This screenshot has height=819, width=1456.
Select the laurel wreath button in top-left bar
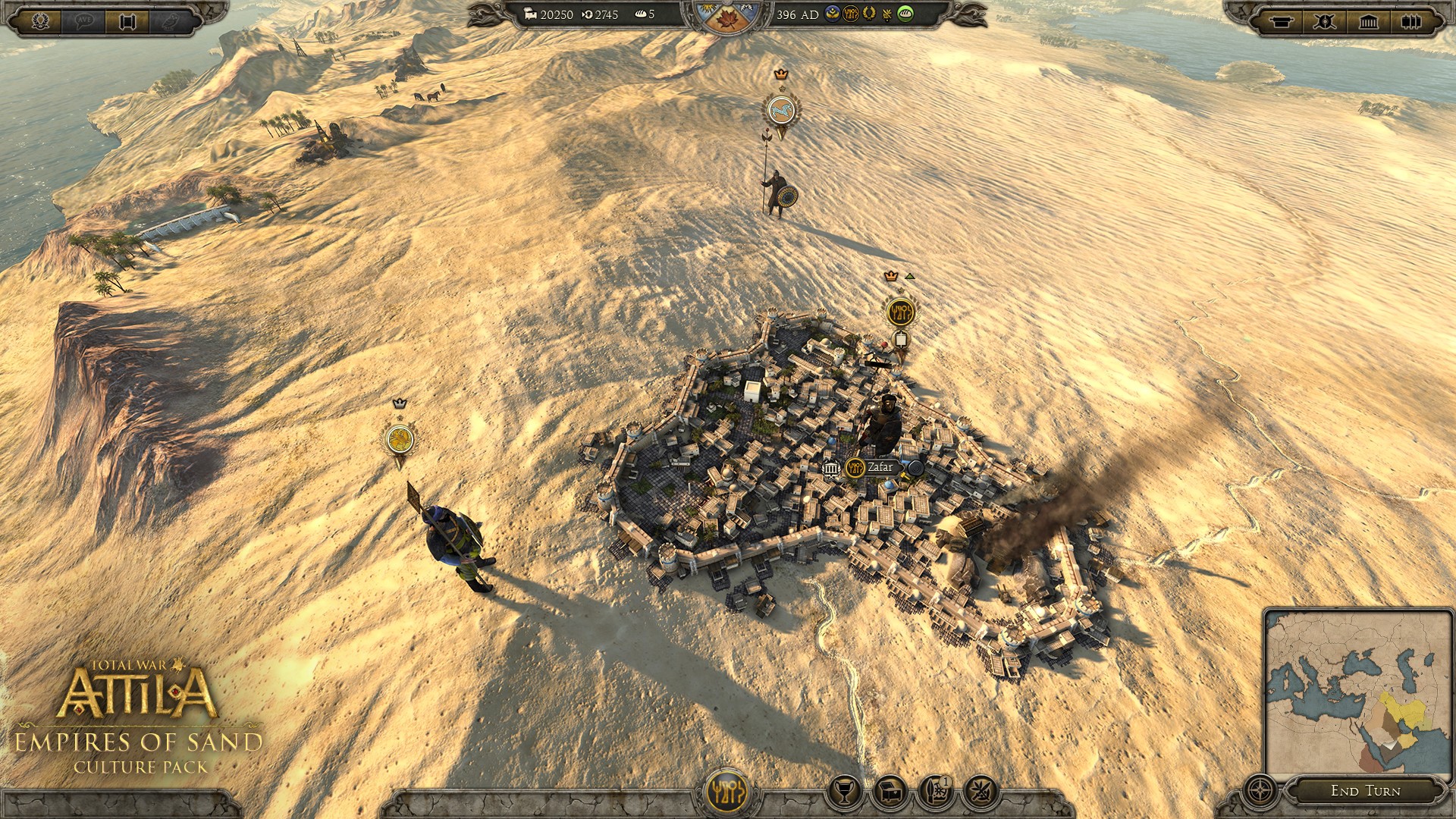(x=40, y=20)
